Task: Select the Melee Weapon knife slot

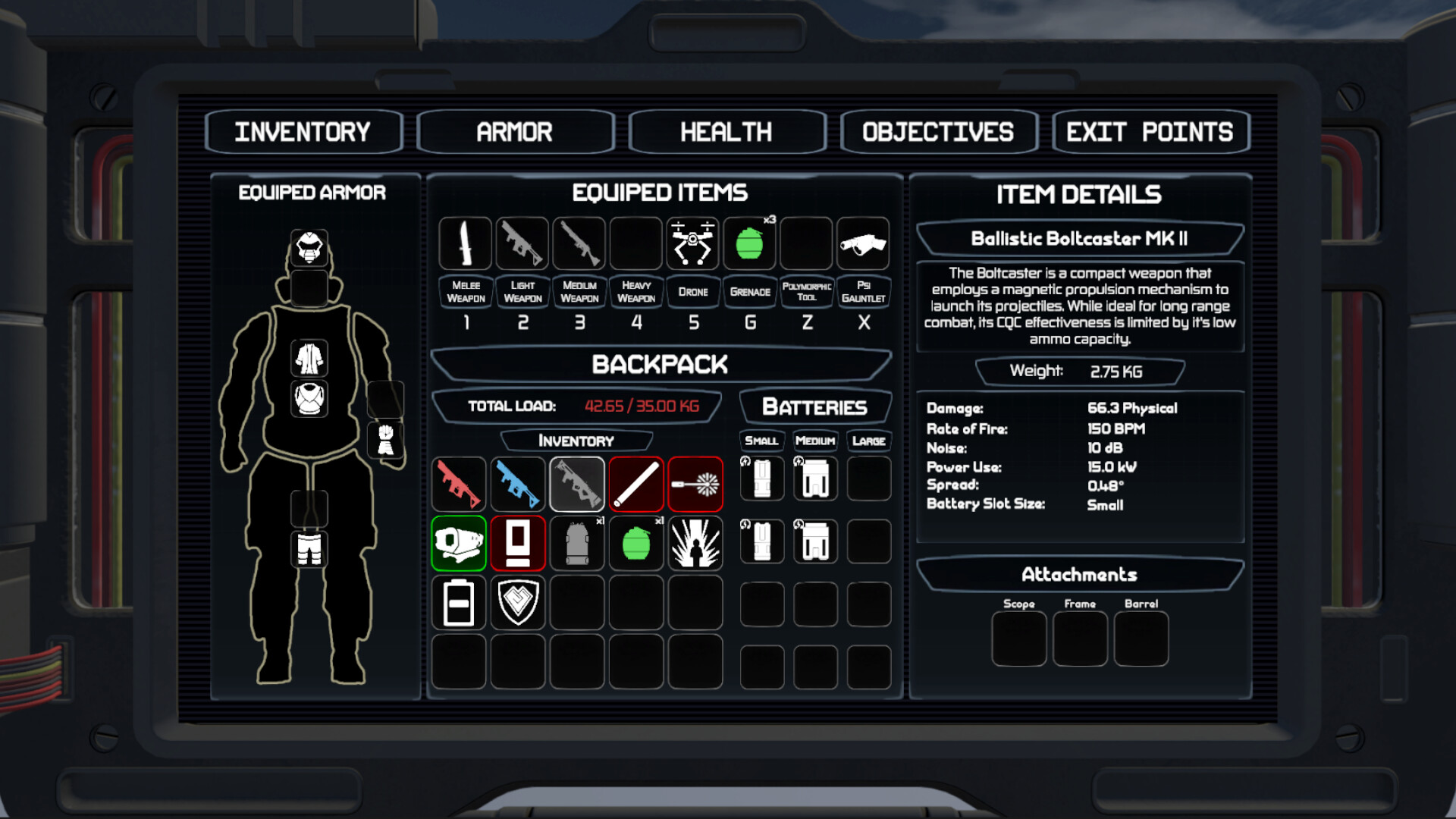Action: (x=465, y=243)
